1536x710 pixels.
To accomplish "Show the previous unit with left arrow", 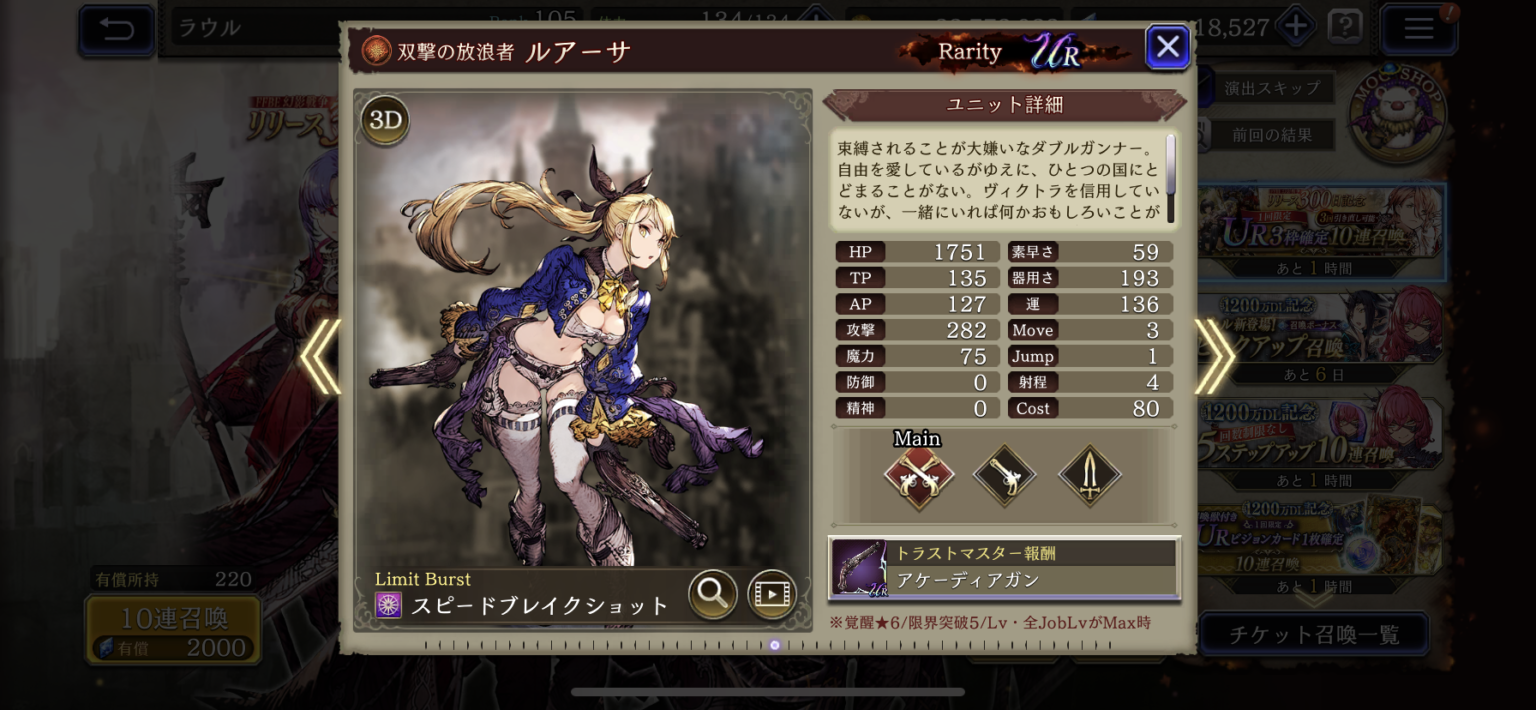I will click(x=321, y=357).
